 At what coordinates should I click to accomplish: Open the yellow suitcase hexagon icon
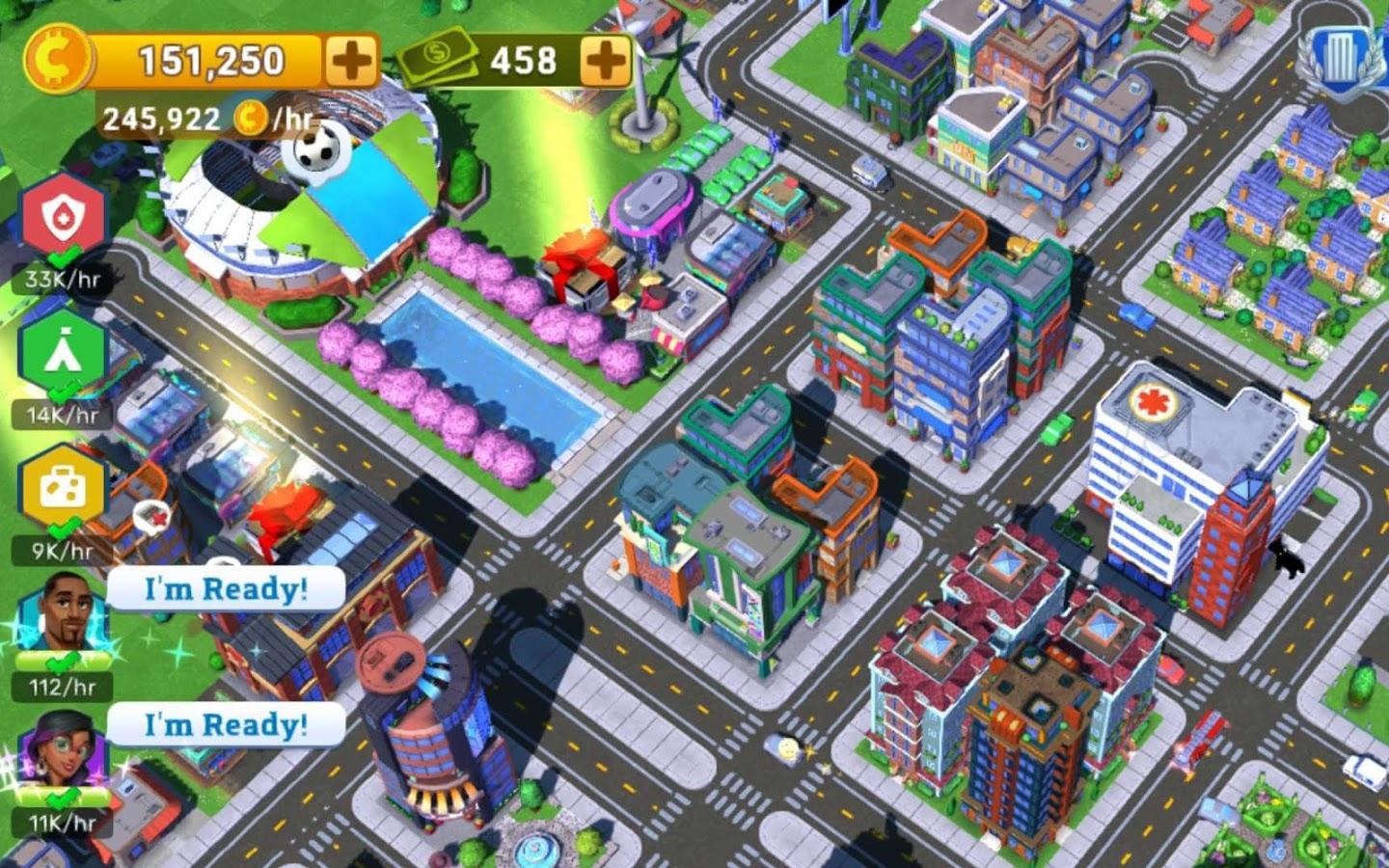[x=64, y=489]
